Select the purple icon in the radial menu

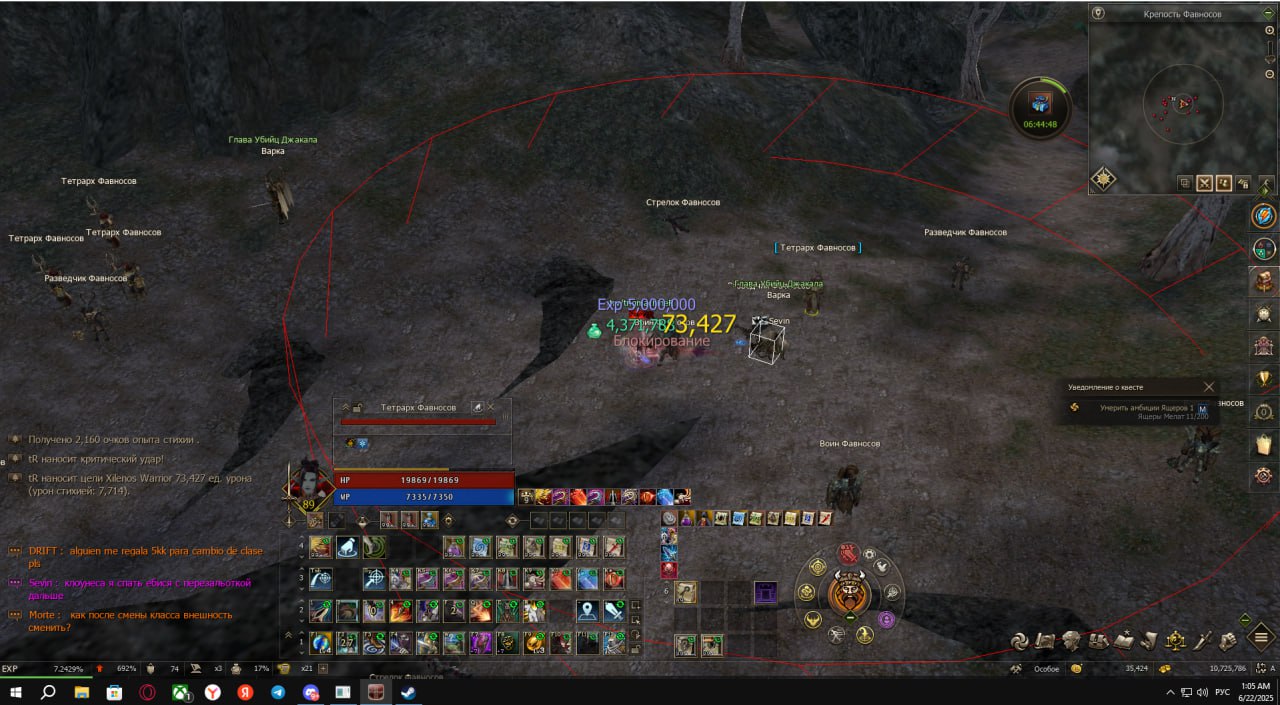[x=886, y=619]
